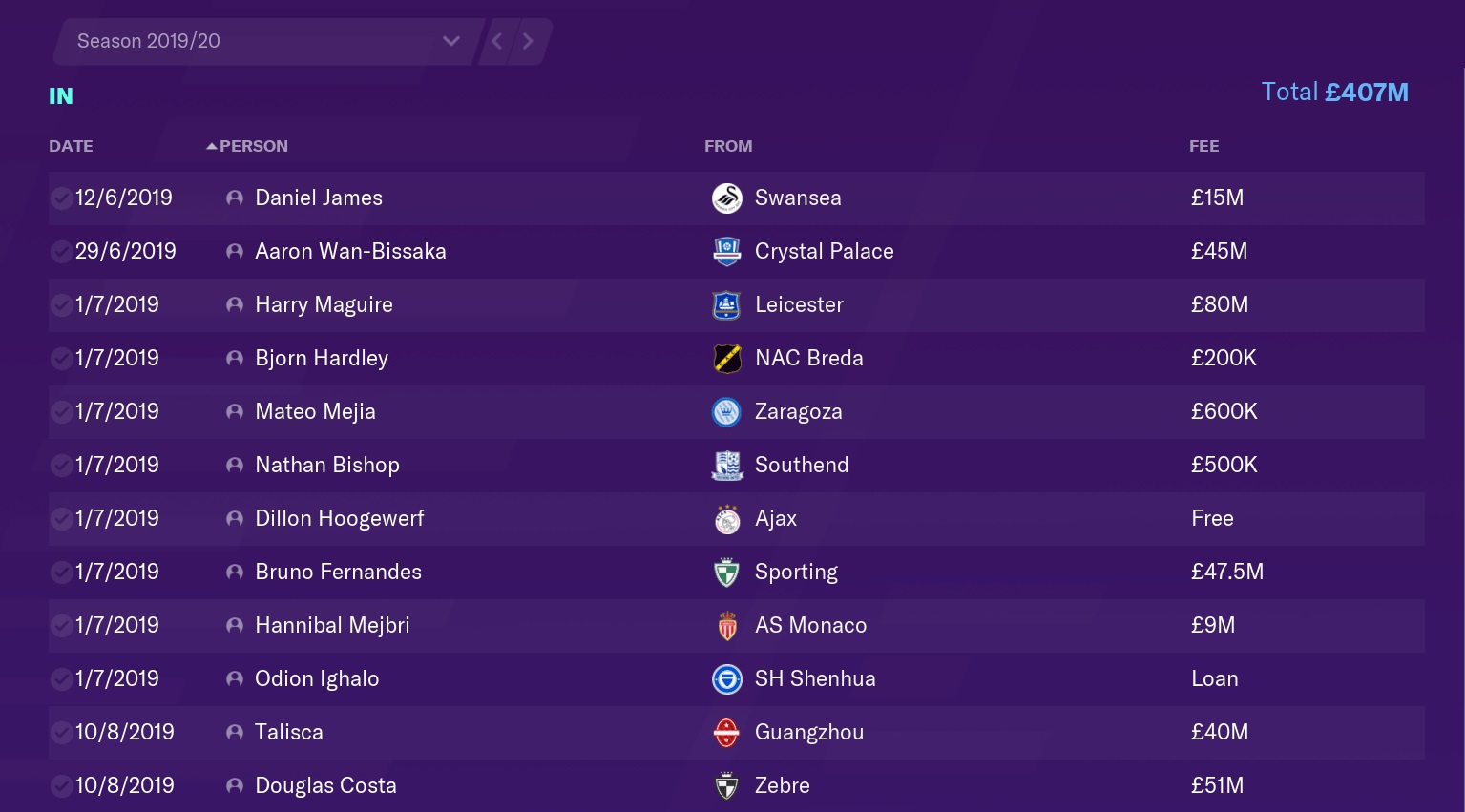
Task: Click the person icon beside Daniel James
Action: [x=234, y=198]
